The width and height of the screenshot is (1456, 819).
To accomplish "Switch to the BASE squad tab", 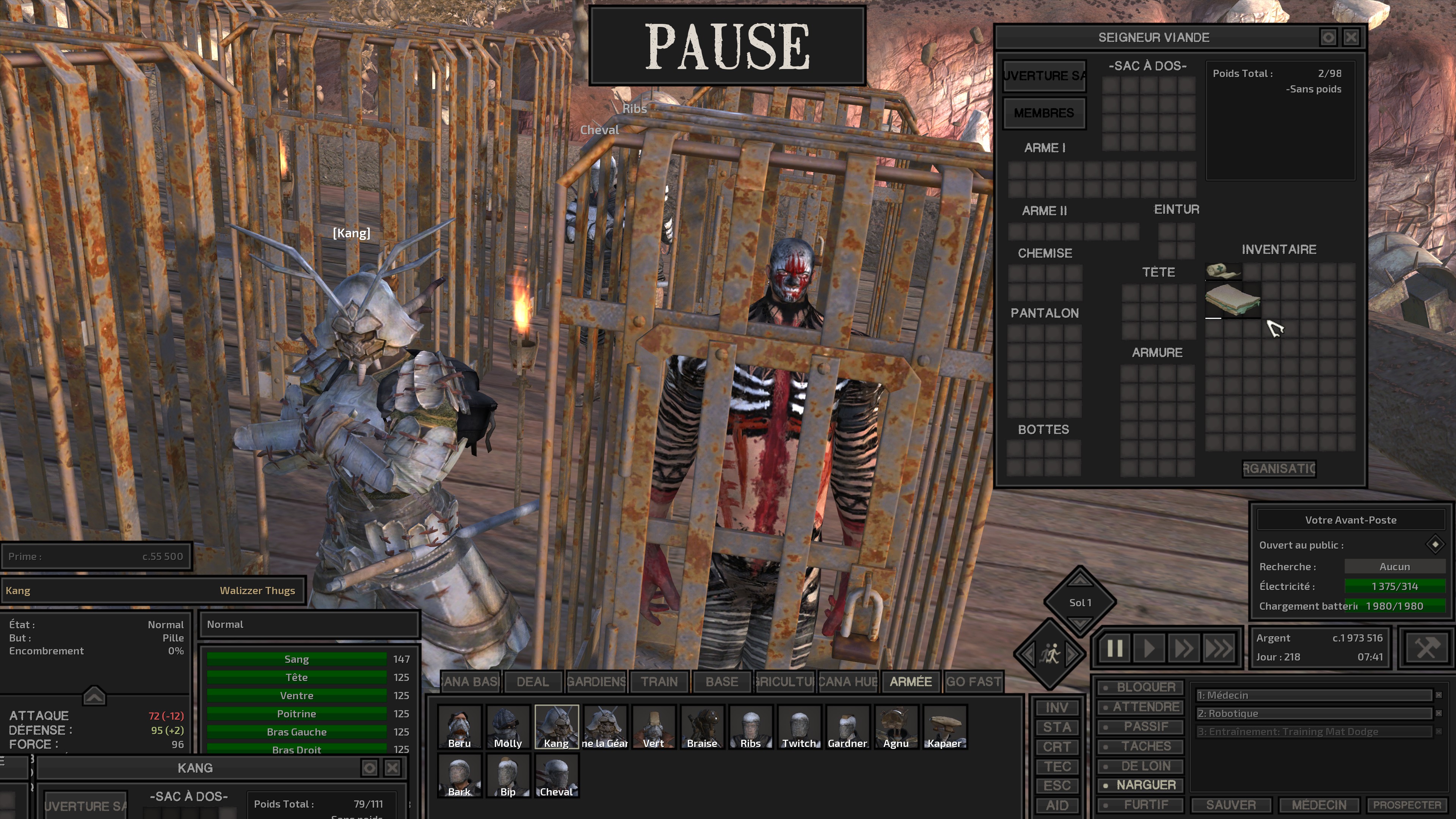I will click(x=721, y=682).
